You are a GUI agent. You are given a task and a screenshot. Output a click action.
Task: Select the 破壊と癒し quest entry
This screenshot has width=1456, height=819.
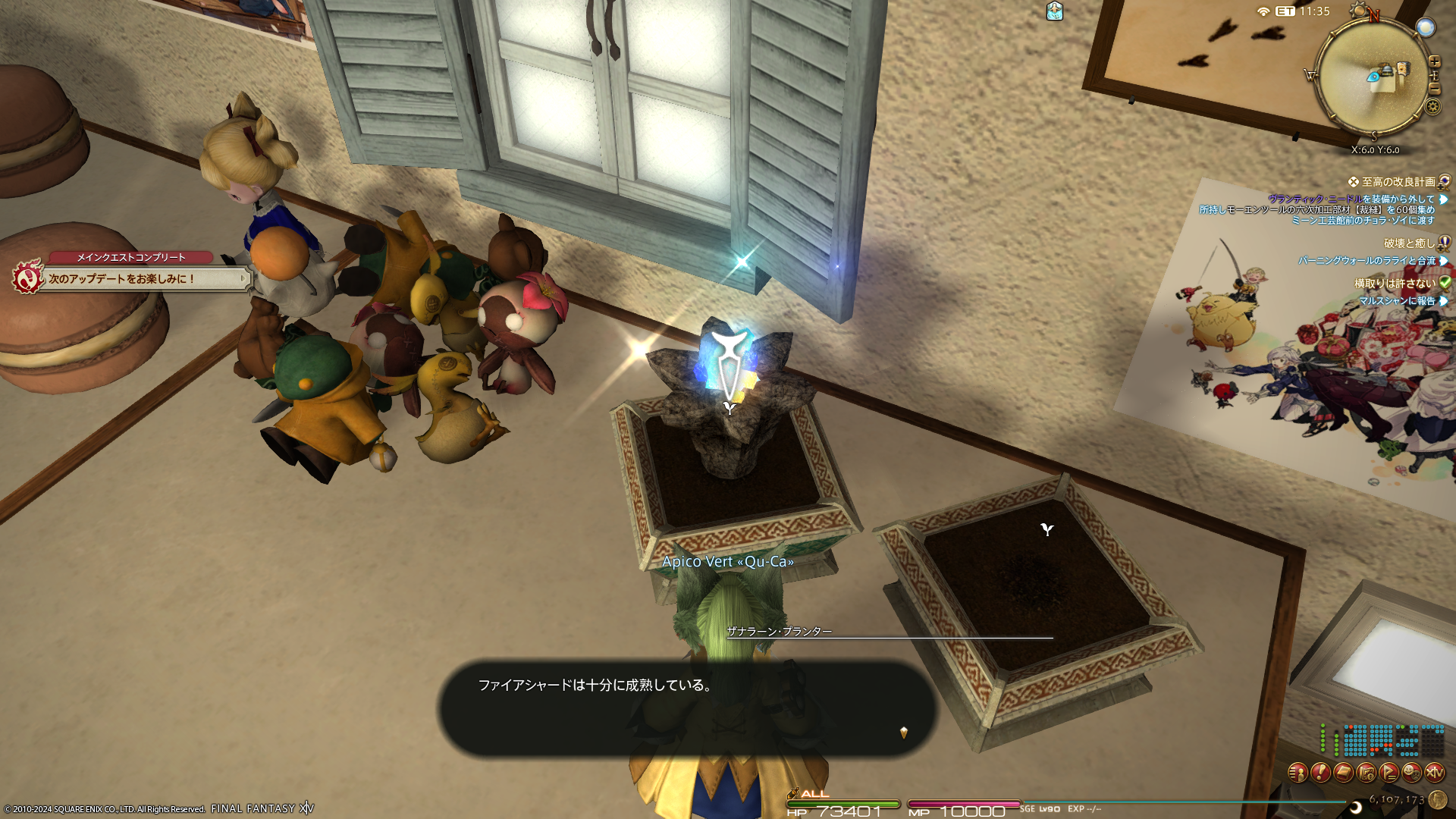coord(1409,243)
